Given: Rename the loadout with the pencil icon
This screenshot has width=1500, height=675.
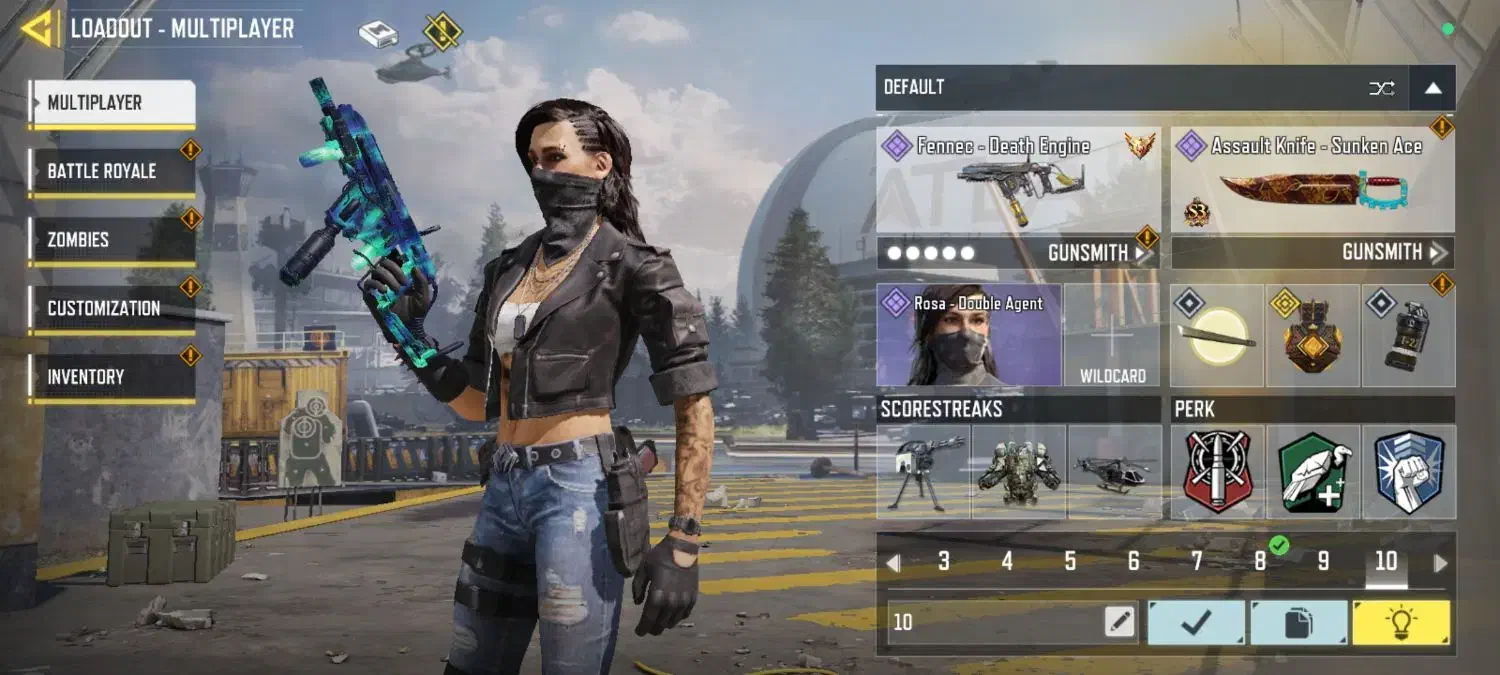Looking at the screenshot, I should click(x=1120, y=622).
